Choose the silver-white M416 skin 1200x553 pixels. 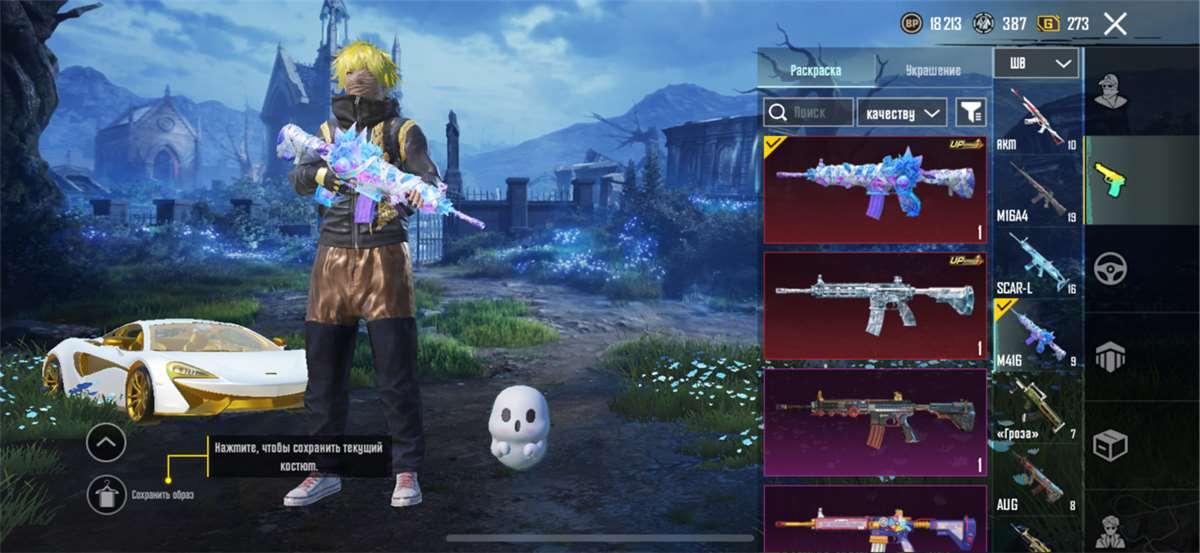[874, 305]
